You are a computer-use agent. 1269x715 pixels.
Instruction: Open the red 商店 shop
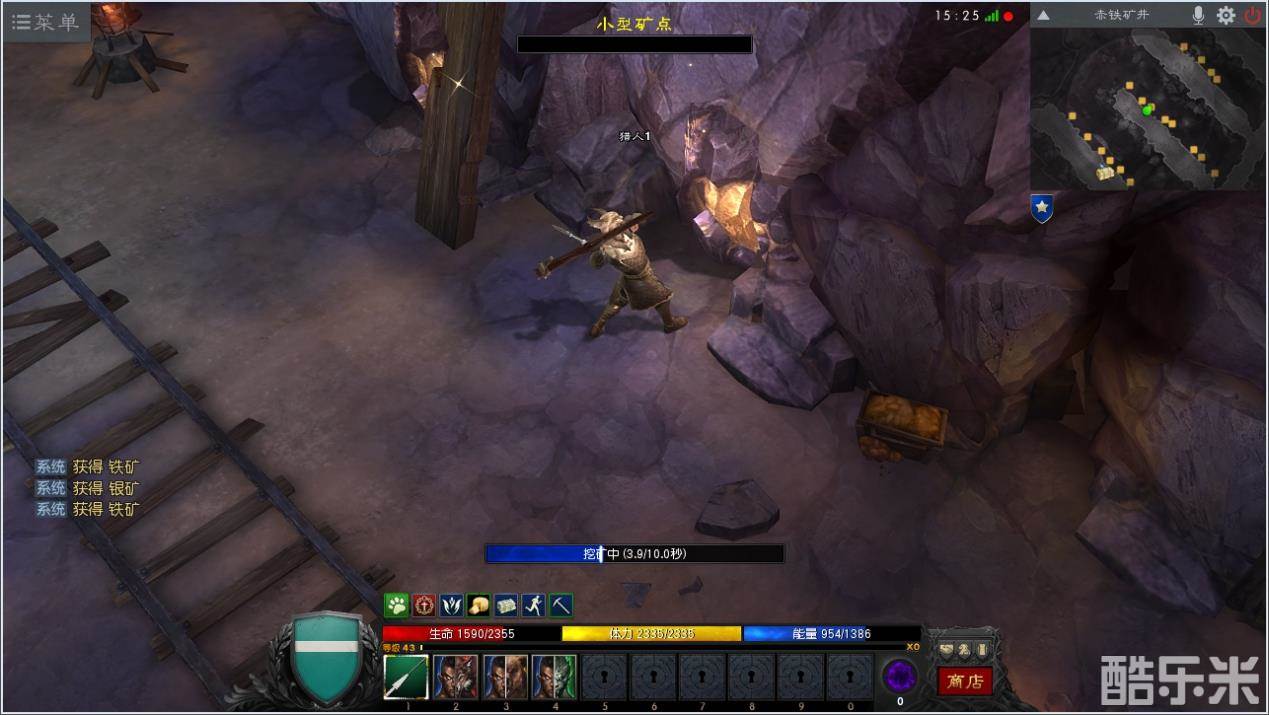pyautogui.click(x=965, y=681)
